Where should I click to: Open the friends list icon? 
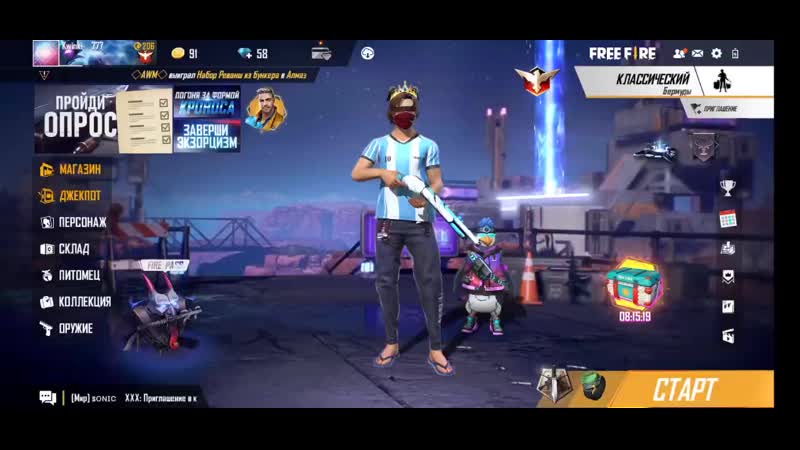point(680,53)
